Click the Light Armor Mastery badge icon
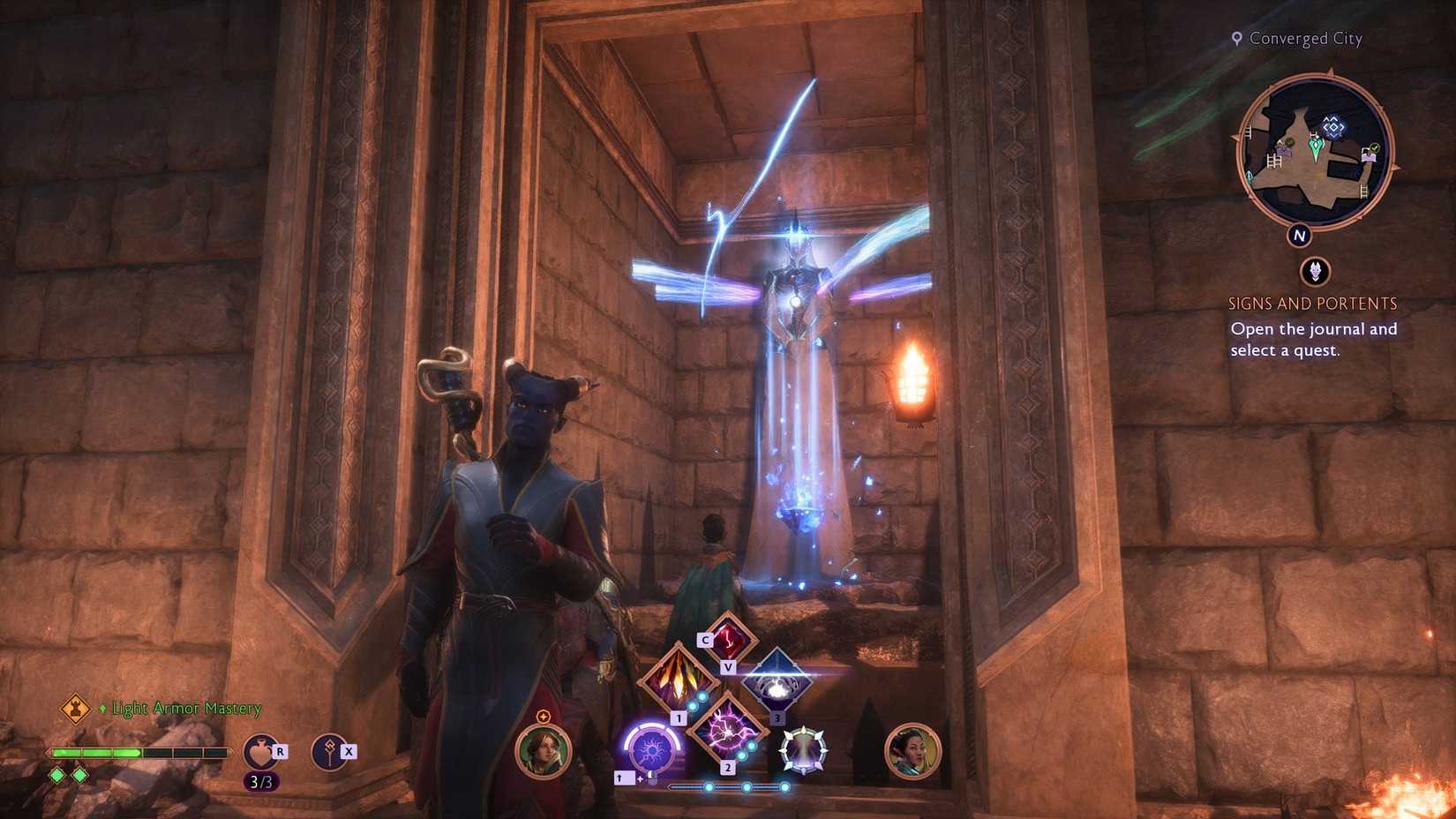The height and width of the screenshot is (819, 1456). [78, 708]
